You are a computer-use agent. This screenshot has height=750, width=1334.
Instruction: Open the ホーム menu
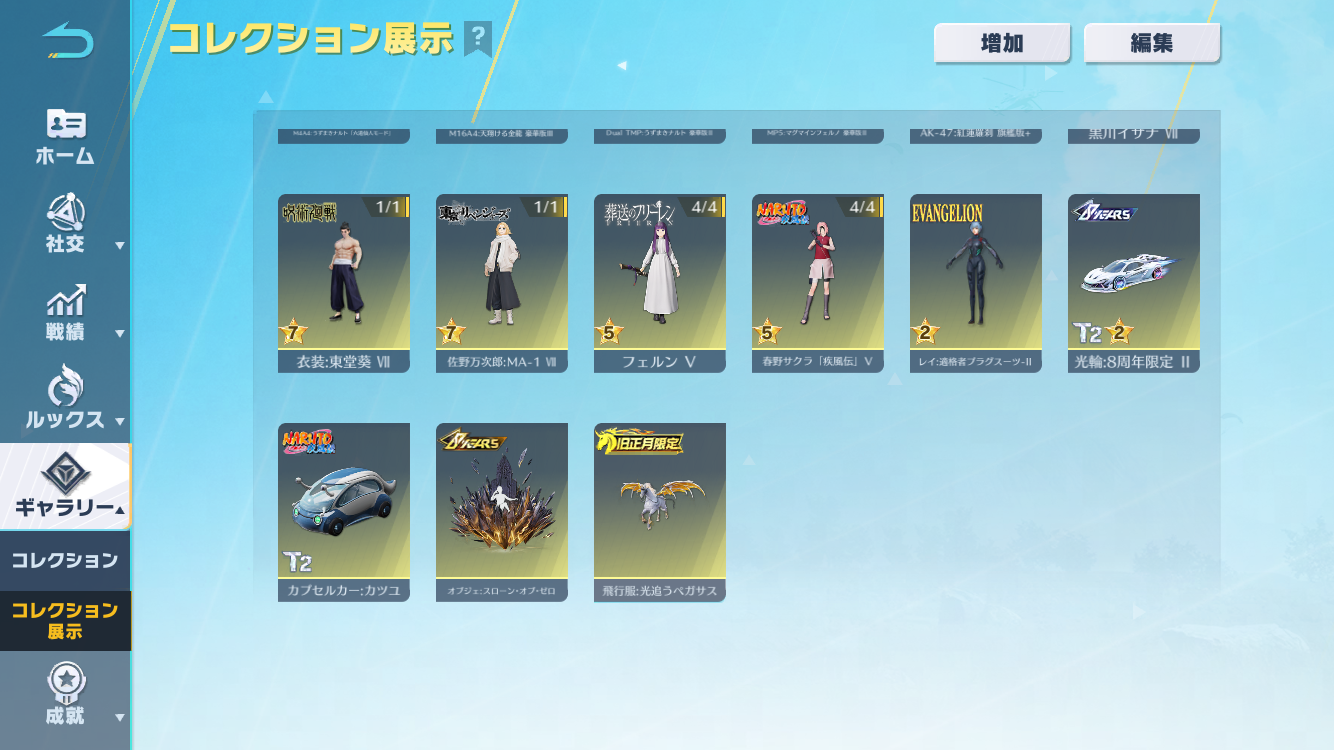(65, 136)
